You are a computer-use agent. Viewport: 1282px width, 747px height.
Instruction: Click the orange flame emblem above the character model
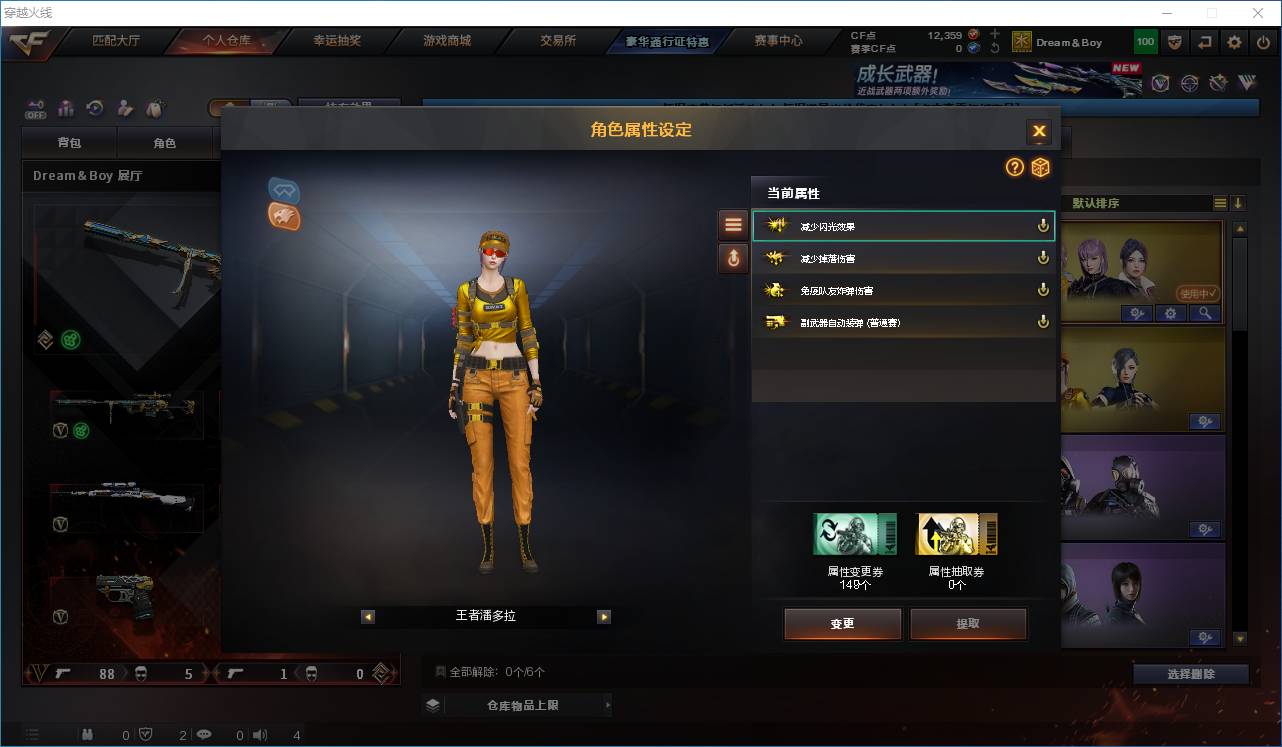[x=284, y=217]
